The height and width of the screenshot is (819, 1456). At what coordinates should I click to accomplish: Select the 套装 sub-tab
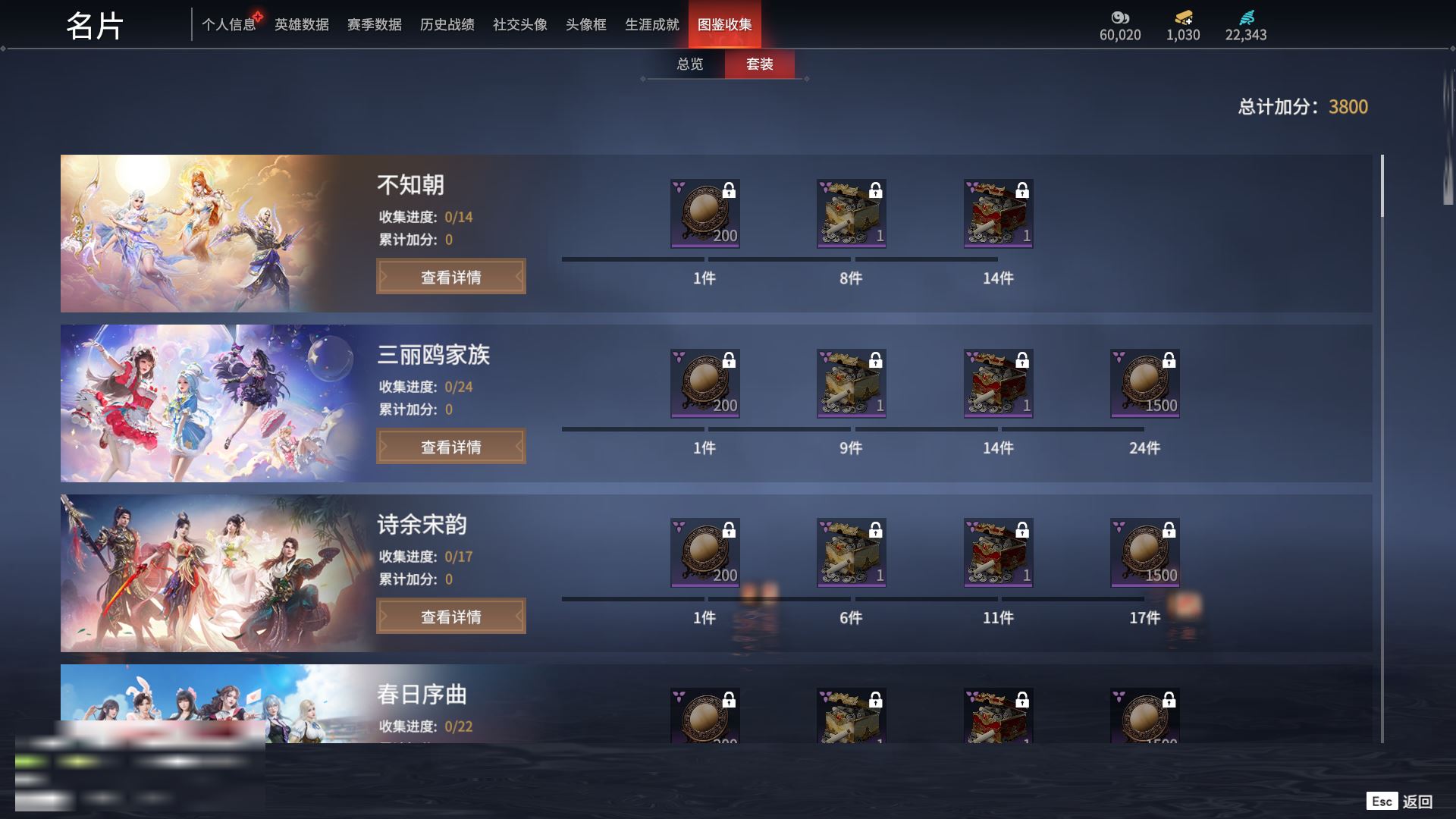[x=759, y=64]
